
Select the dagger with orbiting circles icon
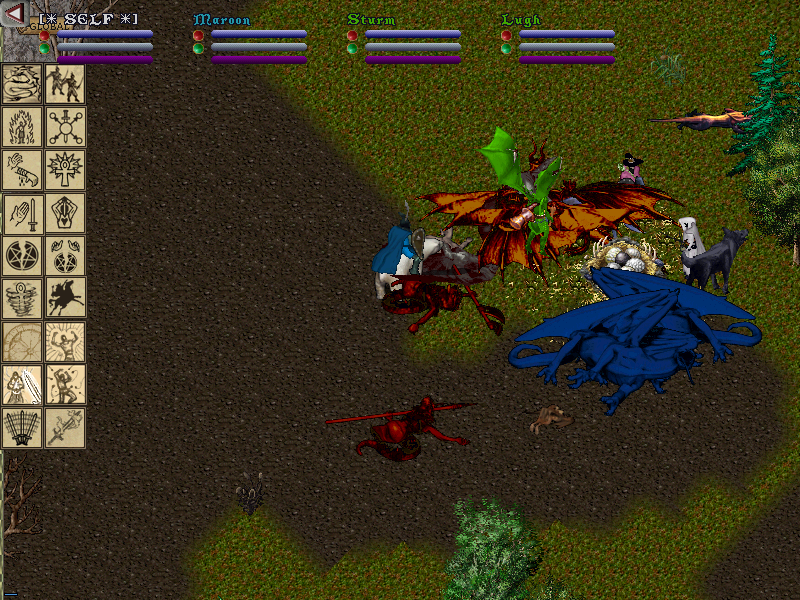pos(65,127)
